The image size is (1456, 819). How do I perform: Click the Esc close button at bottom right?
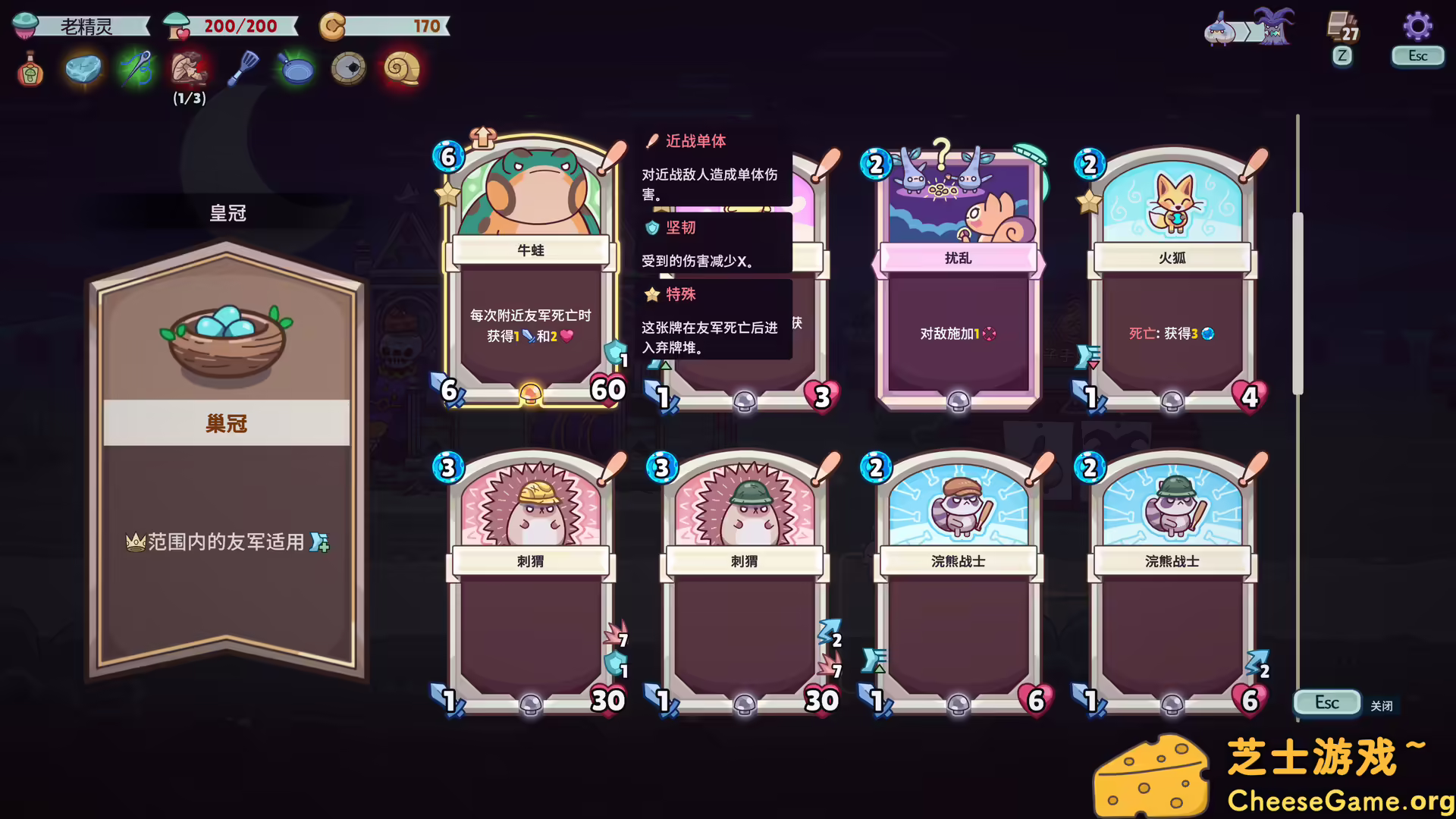pyautogui.click(x=1326, y=702)
